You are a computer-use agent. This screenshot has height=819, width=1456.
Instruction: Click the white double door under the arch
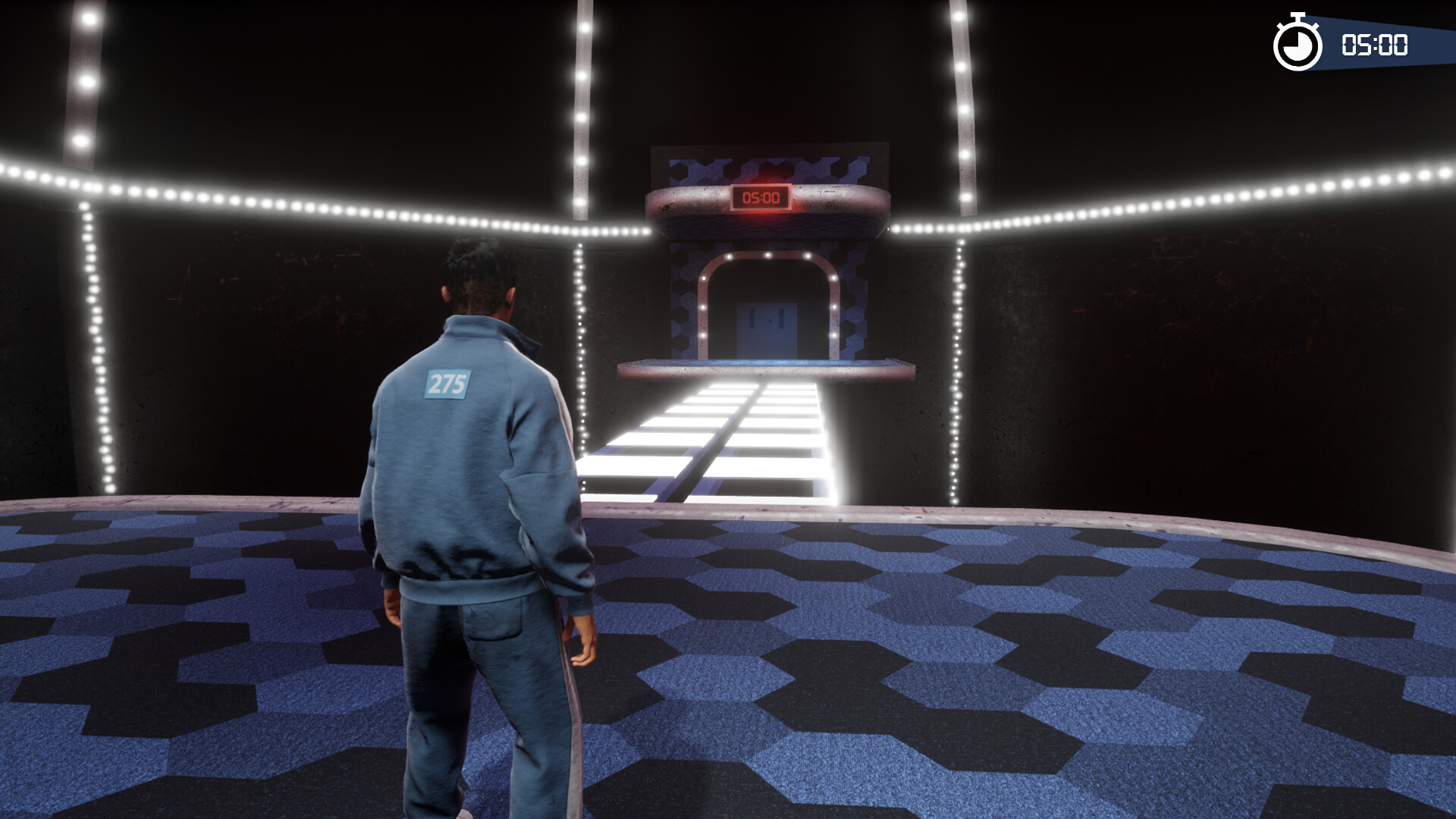pyautogui.click(x=767, y=326)
